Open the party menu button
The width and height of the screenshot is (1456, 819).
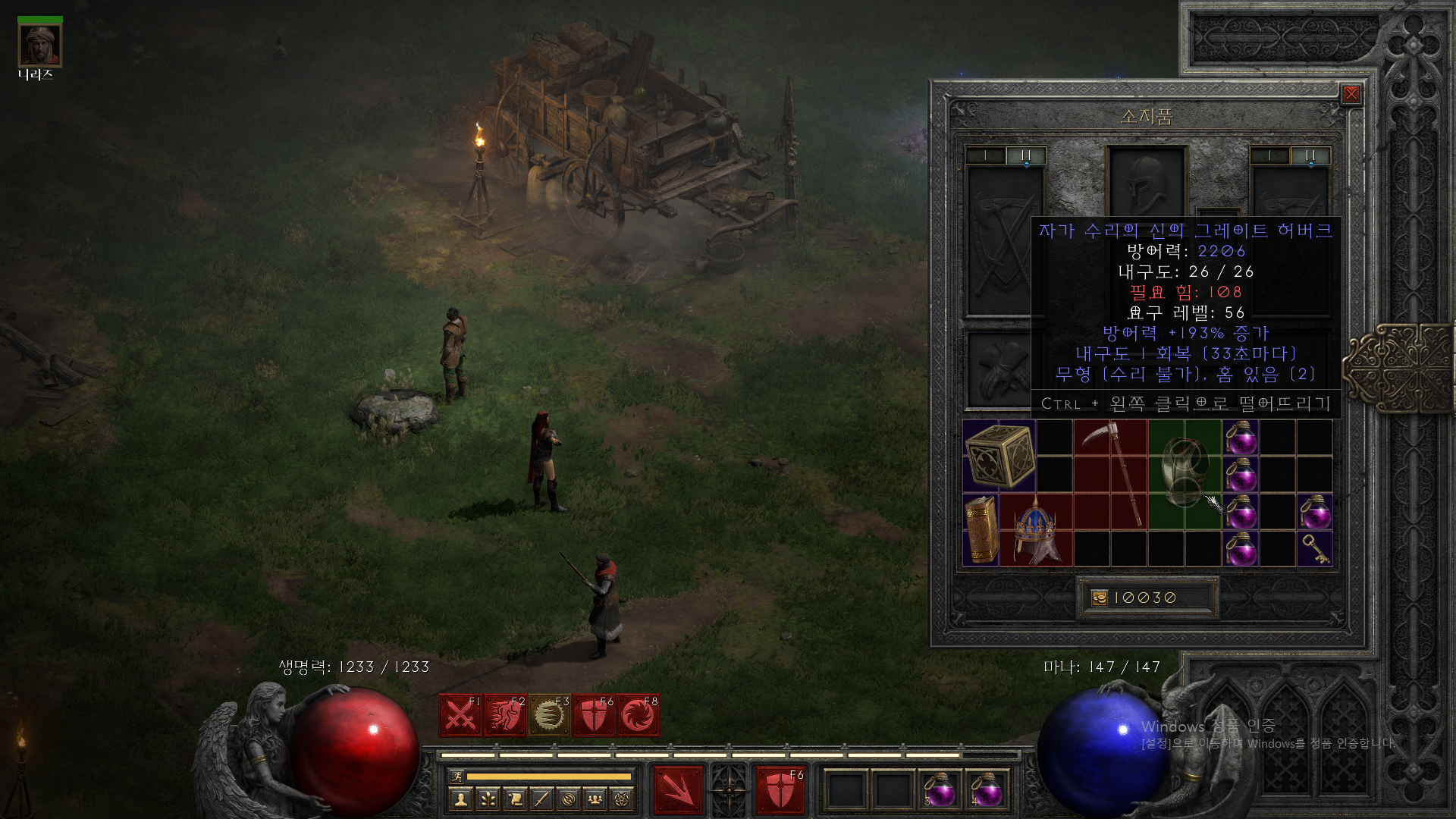[595, 799]
